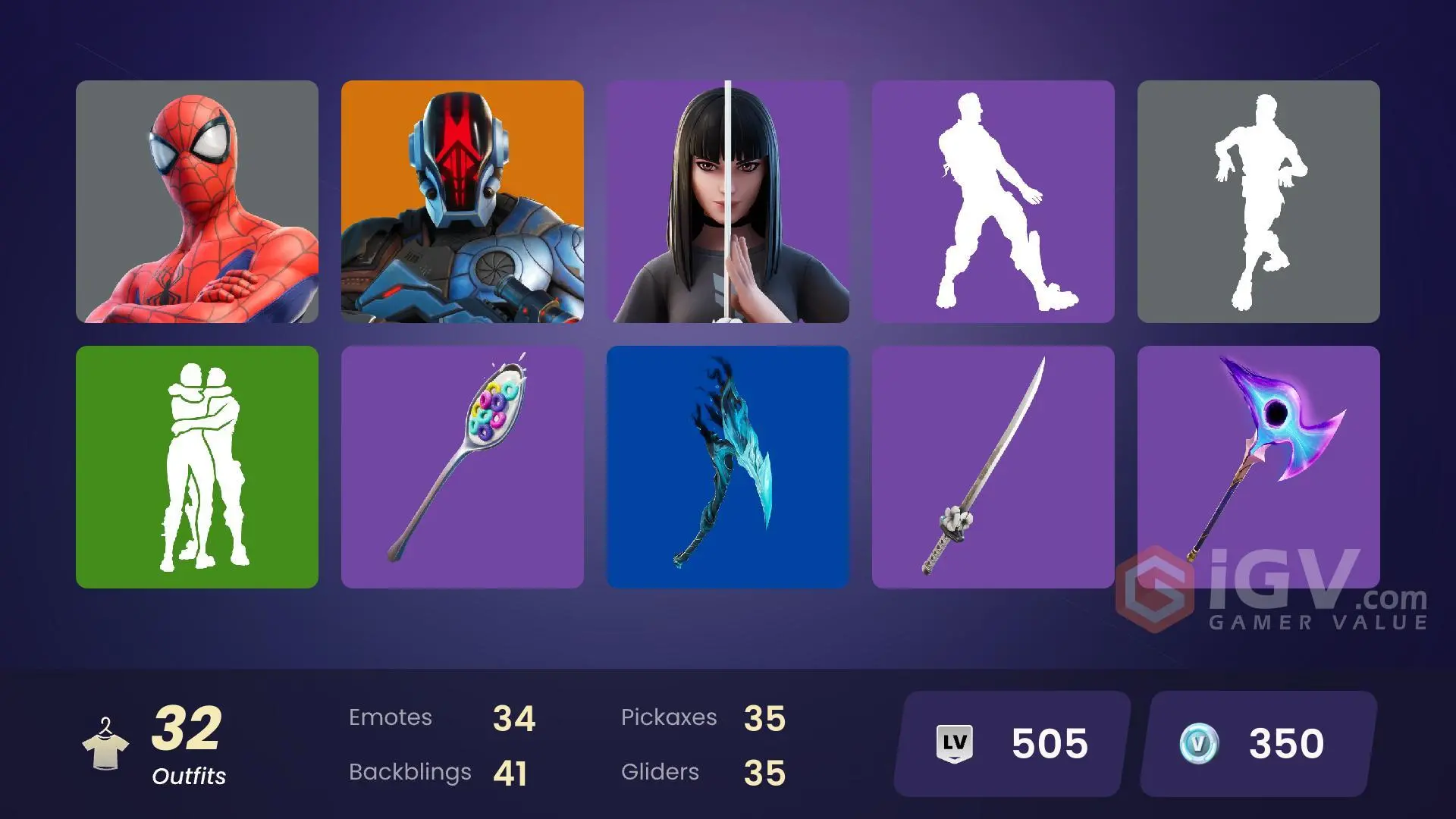Viewport: 1456px width, 819px height.
Task: Select the cereal spoon pickaxe tile
Action: point(463,466)
